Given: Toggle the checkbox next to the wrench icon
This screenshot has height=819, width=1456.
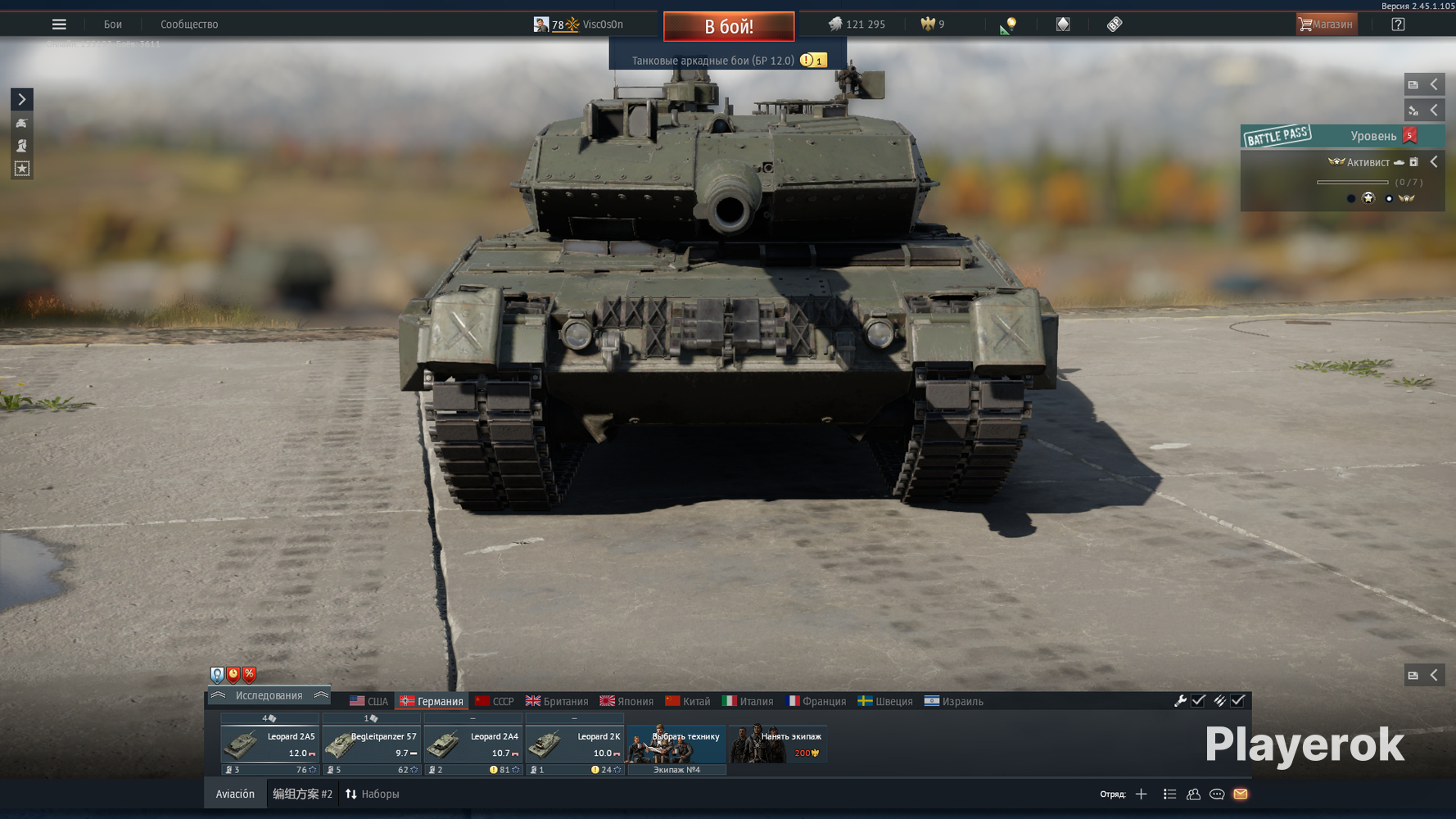Looking at the screenshot, I should coord(1199,701).
